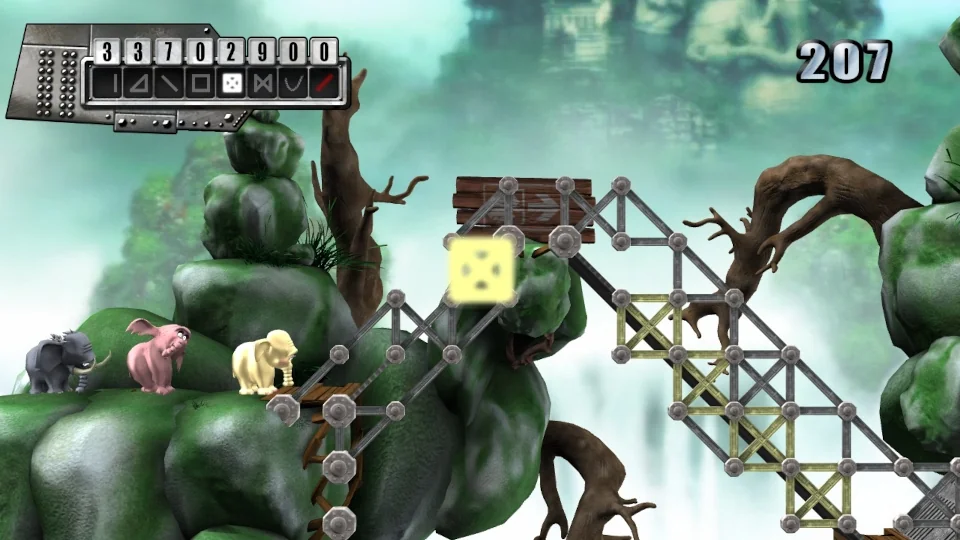Choose the bowtie cross-brace piece
960x540 pixels.
coord(262,84)
